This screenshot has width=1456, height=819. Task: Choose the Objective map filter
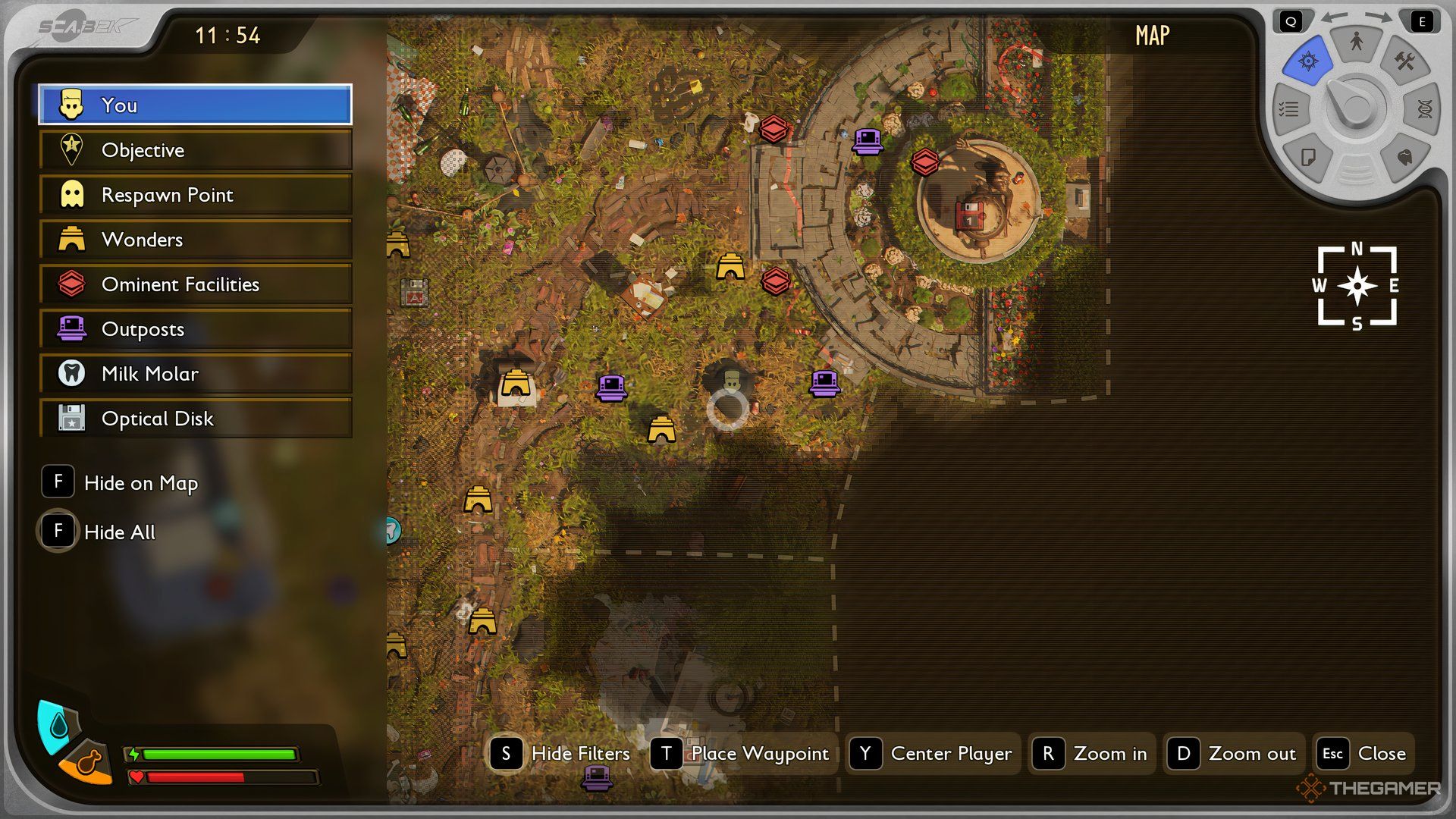coord(196,150)
